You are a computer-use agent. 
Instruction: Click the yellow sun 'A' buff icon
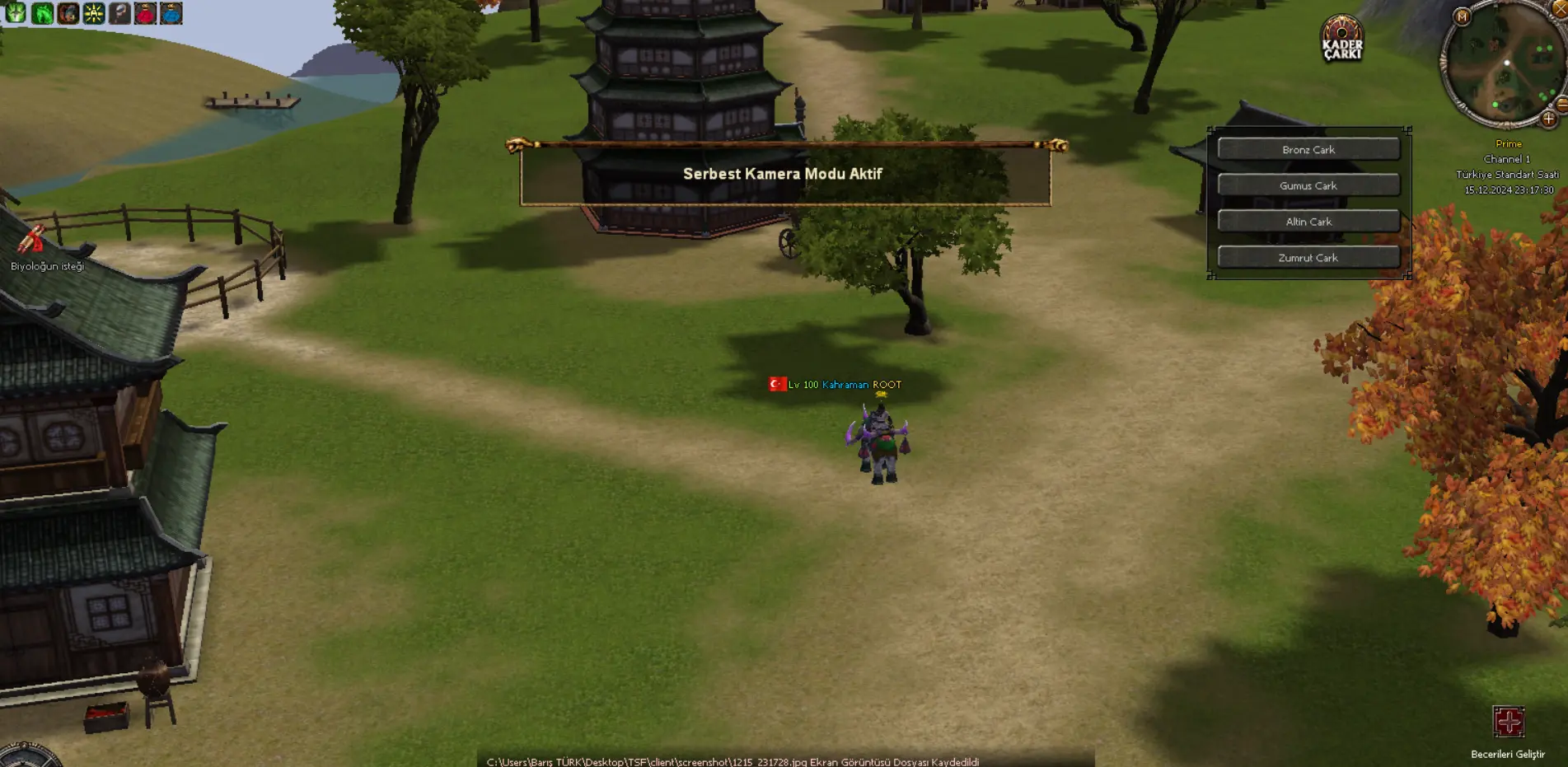94,13
